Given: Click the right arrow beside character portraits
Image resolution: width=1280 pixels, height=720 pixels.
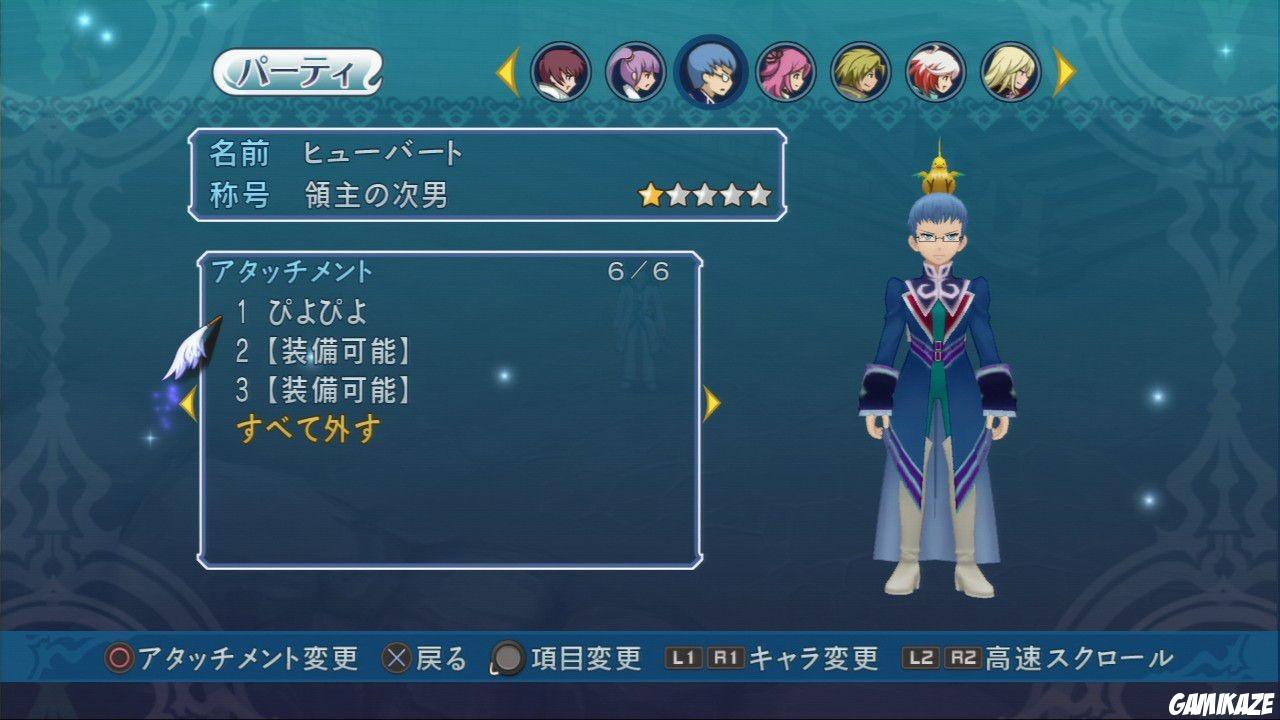Looking at the screenshot, I should (x=1062, y=70).
